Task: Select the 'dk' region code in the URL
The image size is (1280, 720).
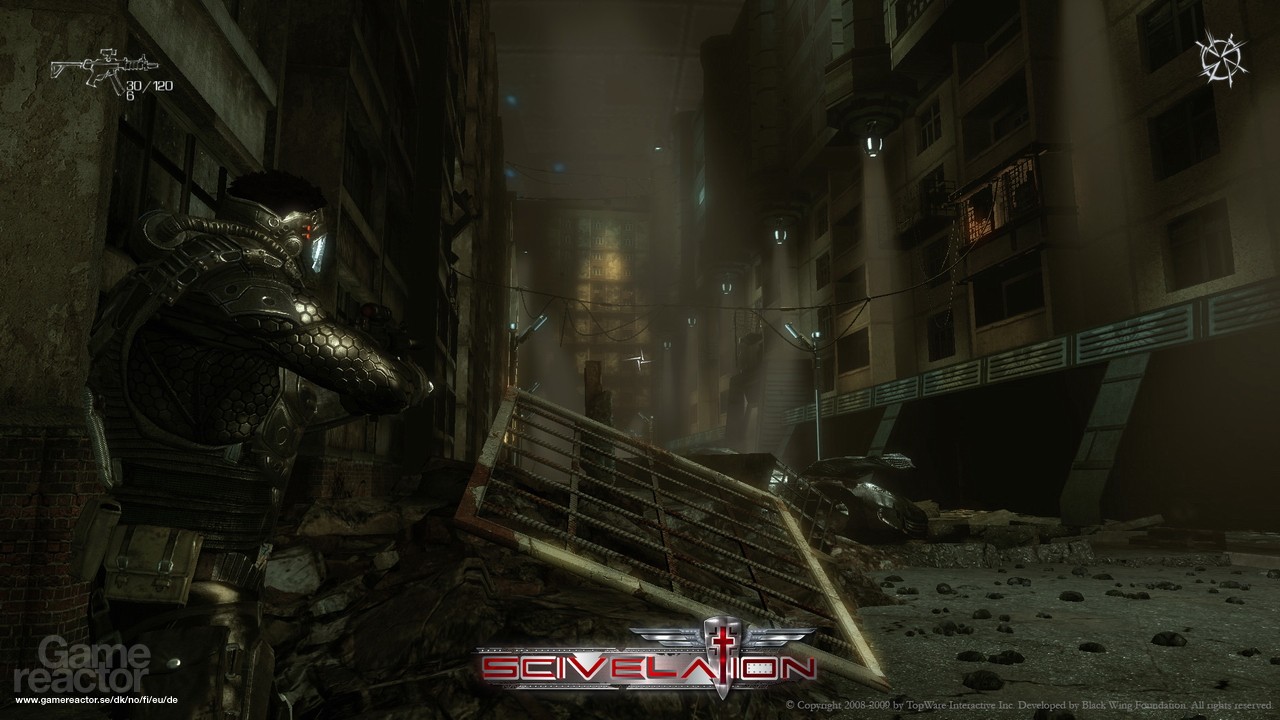Action: click(x=120, y=699)
